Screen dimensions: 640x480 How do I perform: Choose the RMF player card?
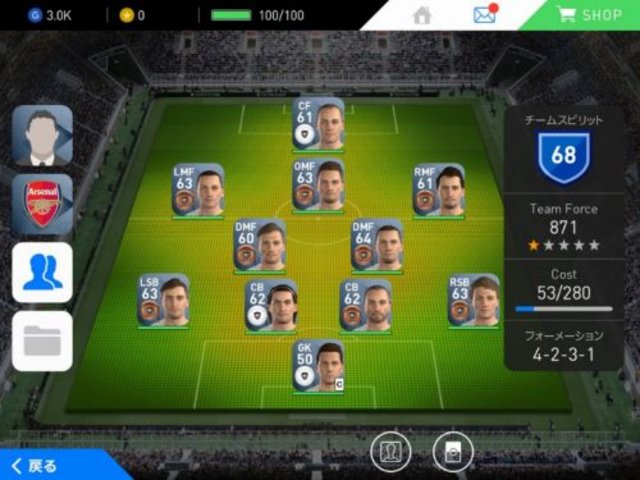439,190
